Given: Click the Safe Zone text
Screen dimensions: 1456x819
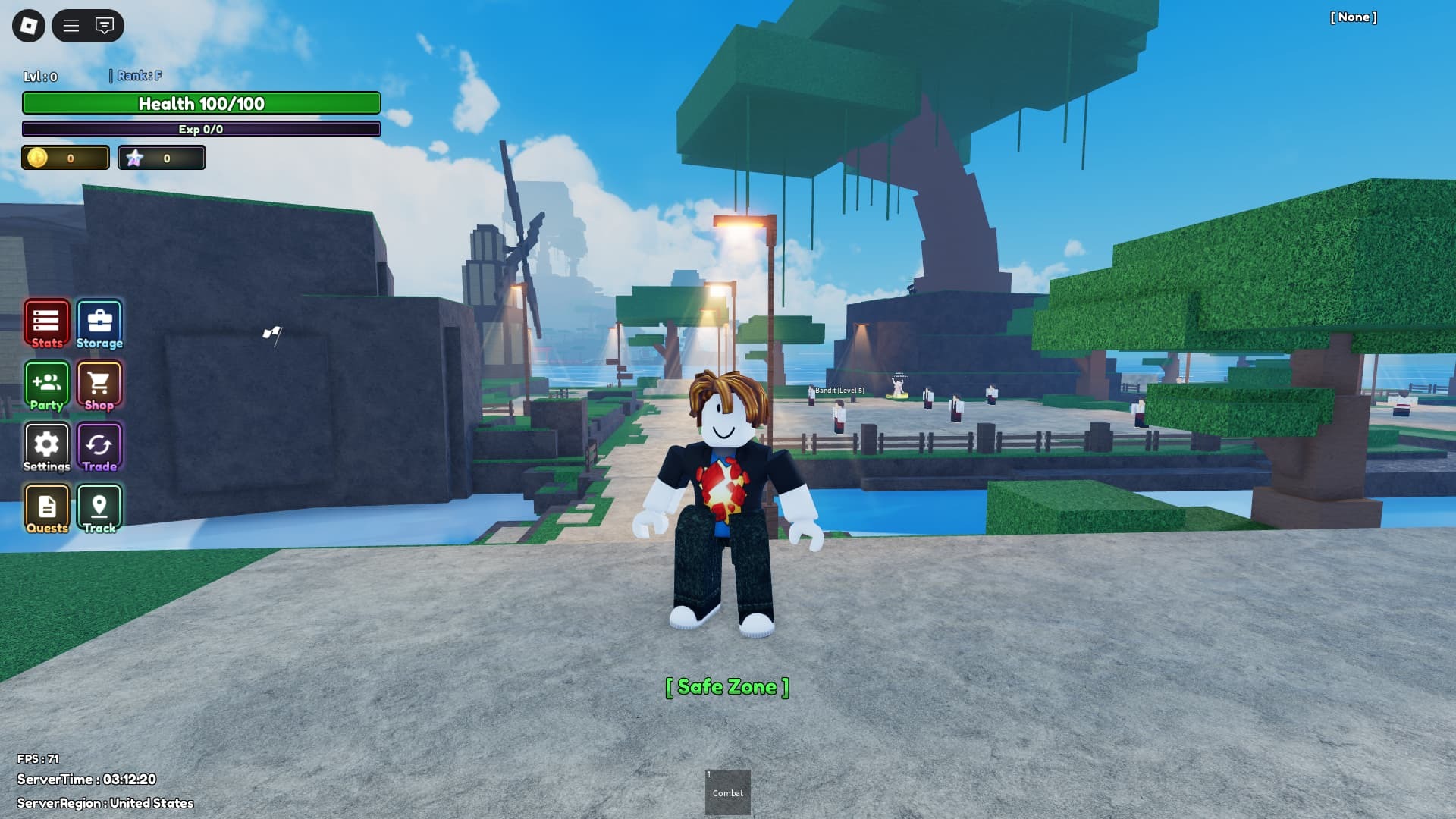Looking at the screenshot, I should coord(726,686).
